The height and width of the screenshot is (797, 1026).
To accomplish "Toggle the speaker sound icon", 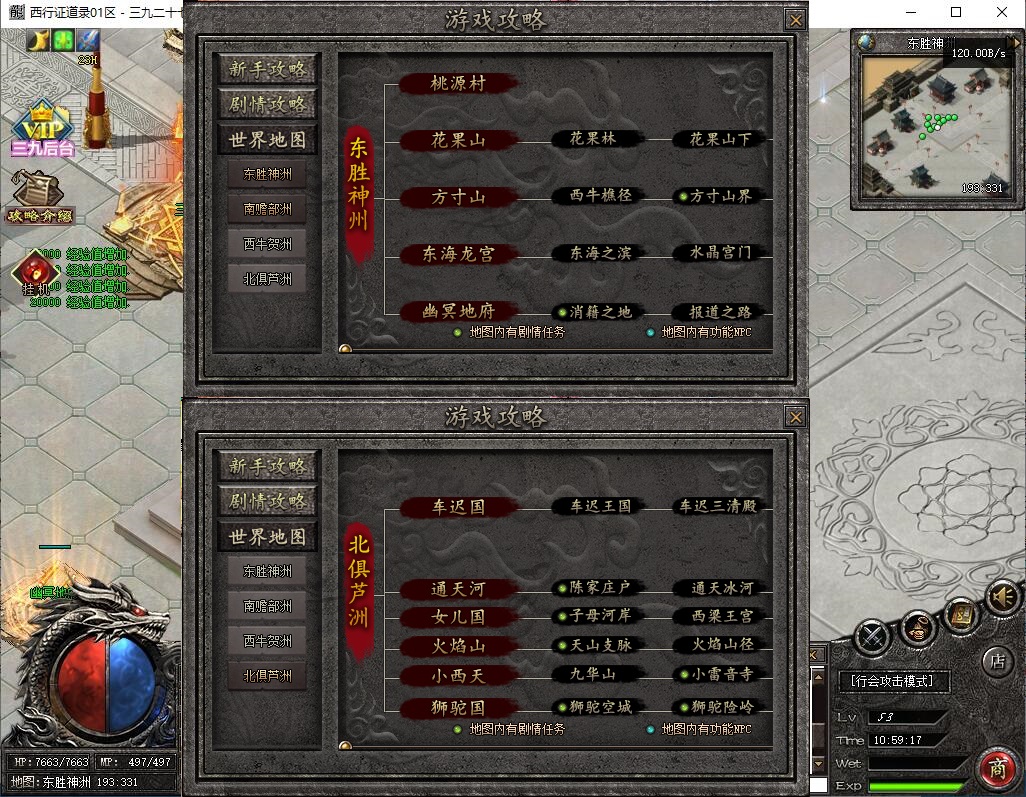I will 1002,597.
